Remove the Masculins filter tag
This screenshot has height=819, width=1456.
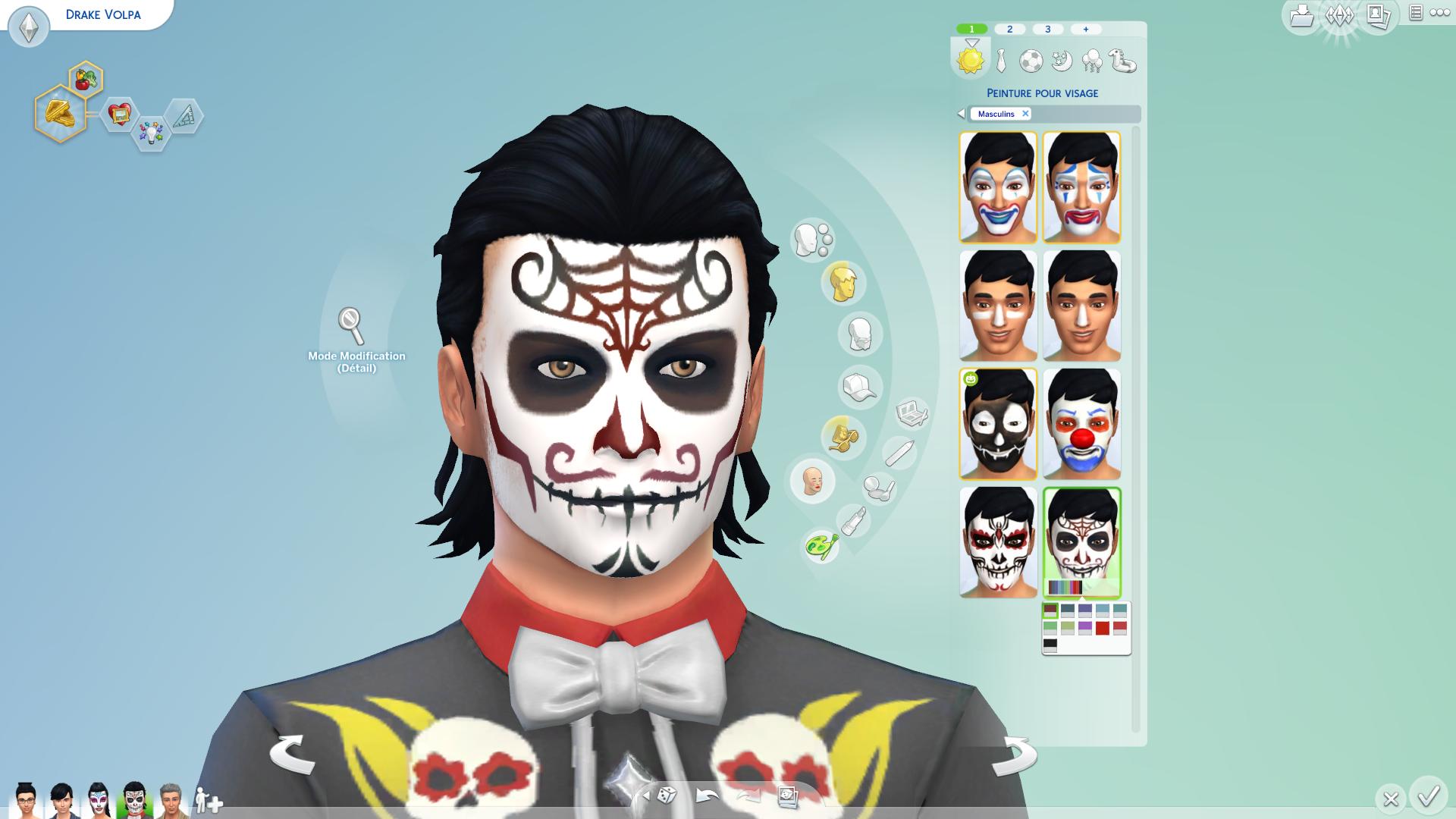[x=1025, y=114]
